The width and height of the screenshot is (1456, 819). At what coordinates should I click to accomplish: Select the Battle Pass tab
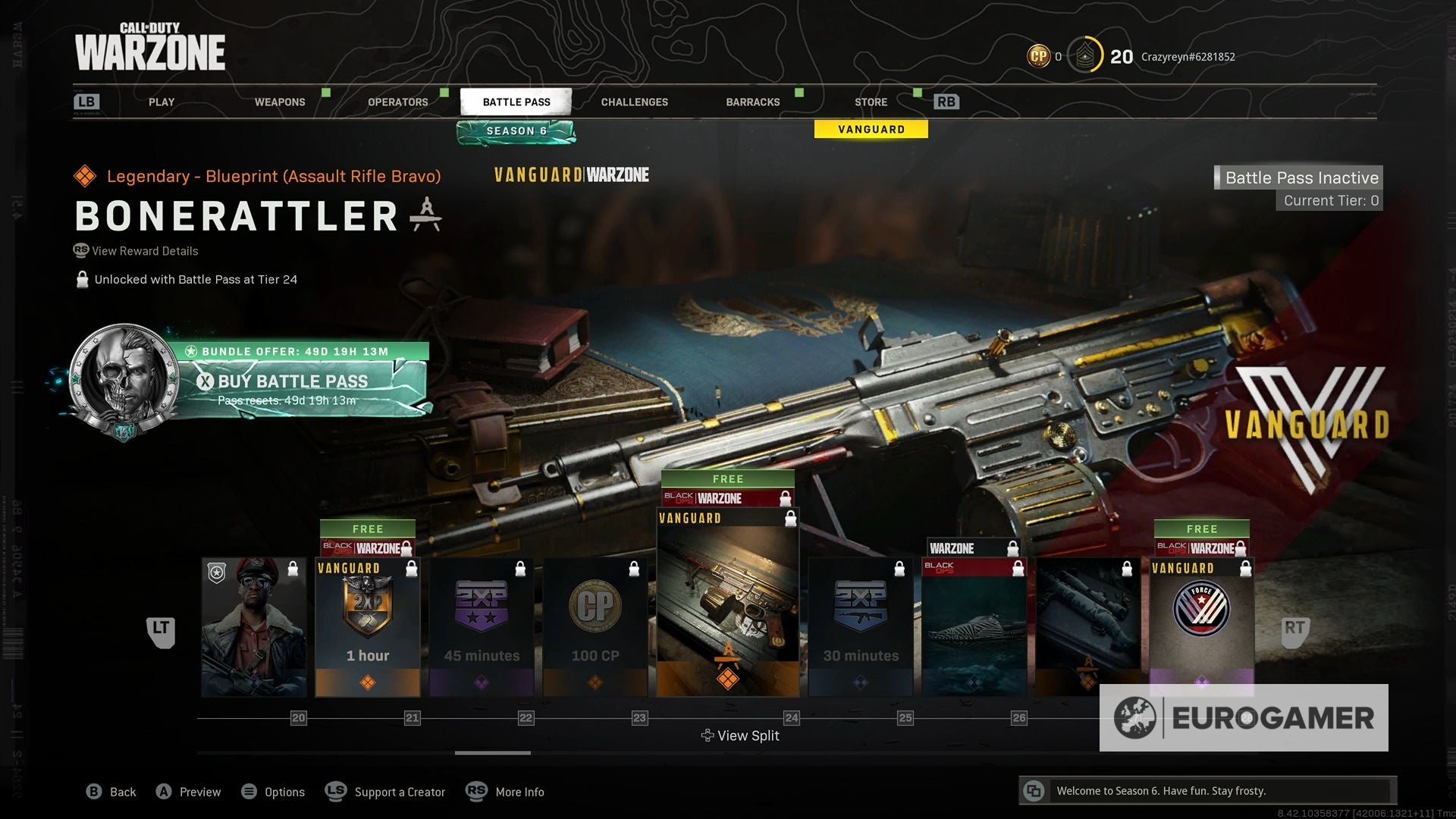point(516,102)
